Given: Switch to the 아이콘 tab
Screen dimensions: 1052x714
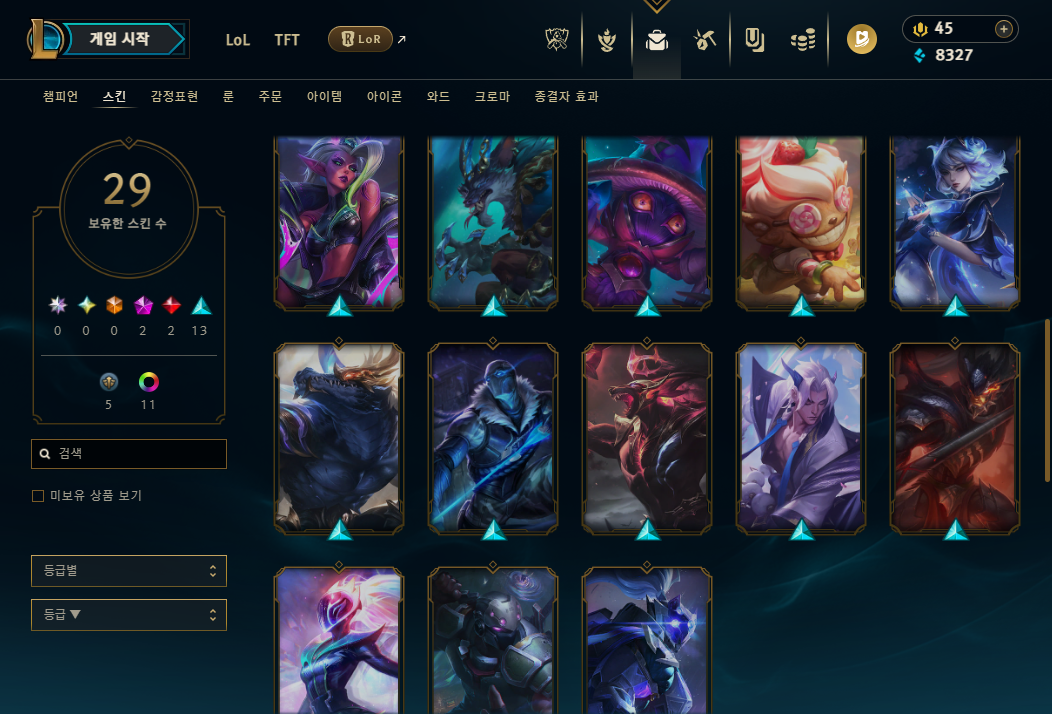Looking at the screenshot, I should click(384, 97).
